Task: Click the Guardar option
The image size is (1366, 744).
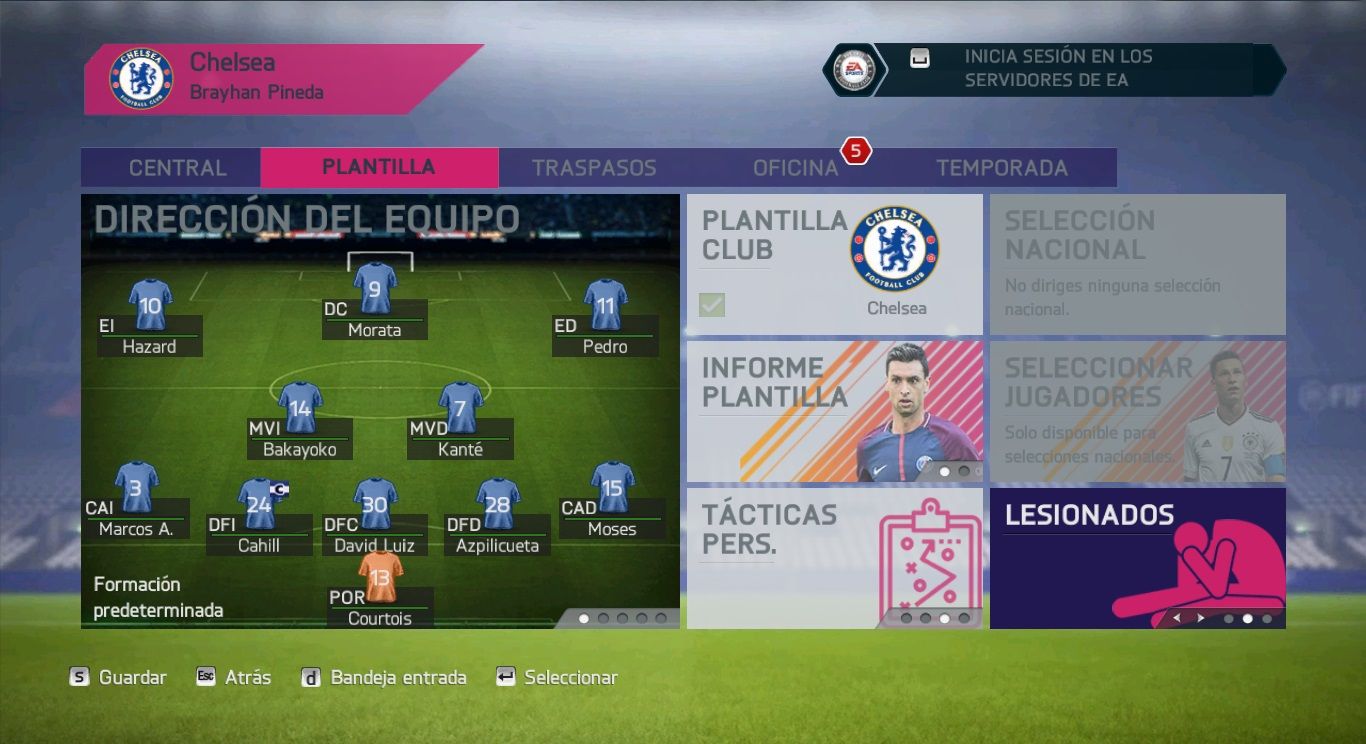Action: point(118,678)
